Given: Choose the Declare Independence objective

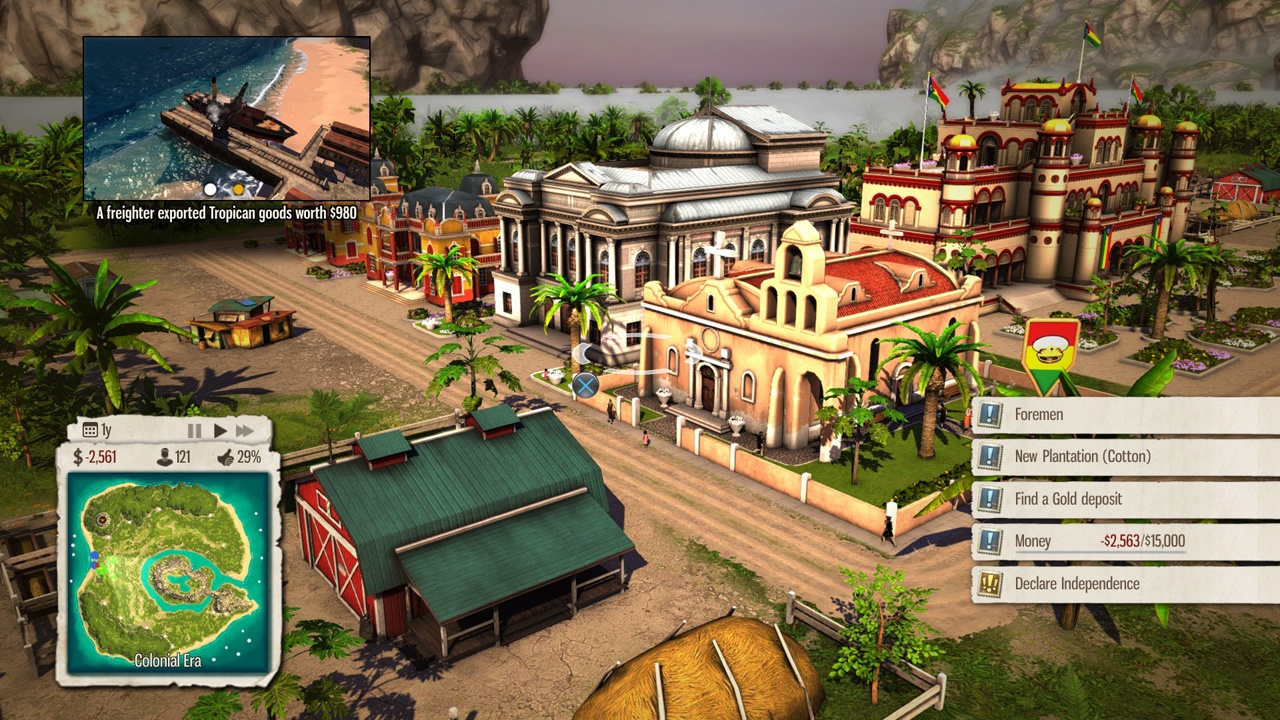Looking at the screenshot, I should (1125, 584).
